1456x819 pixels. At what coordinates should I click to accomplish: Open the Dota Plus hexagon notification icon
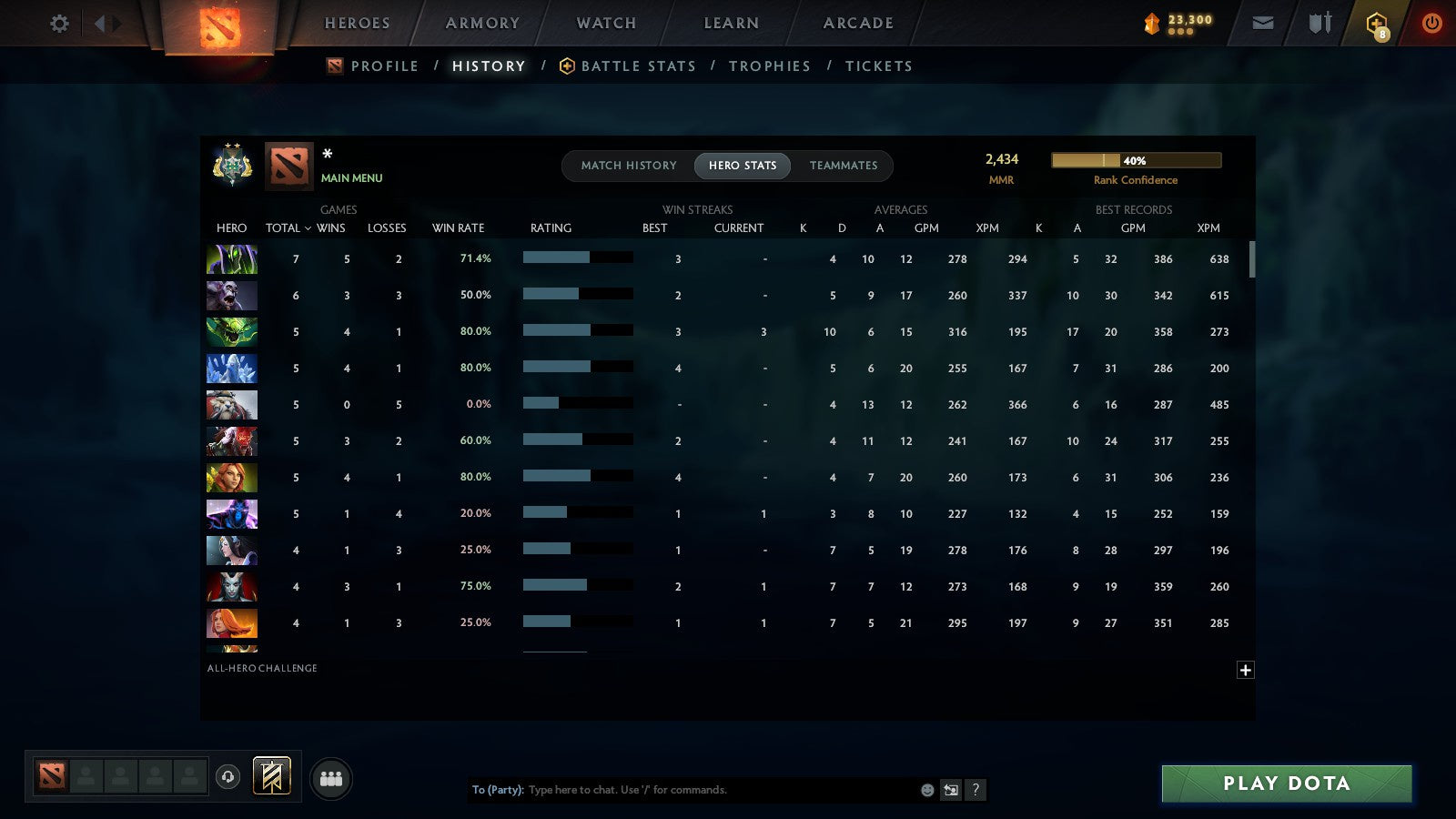click(1376, 23)
